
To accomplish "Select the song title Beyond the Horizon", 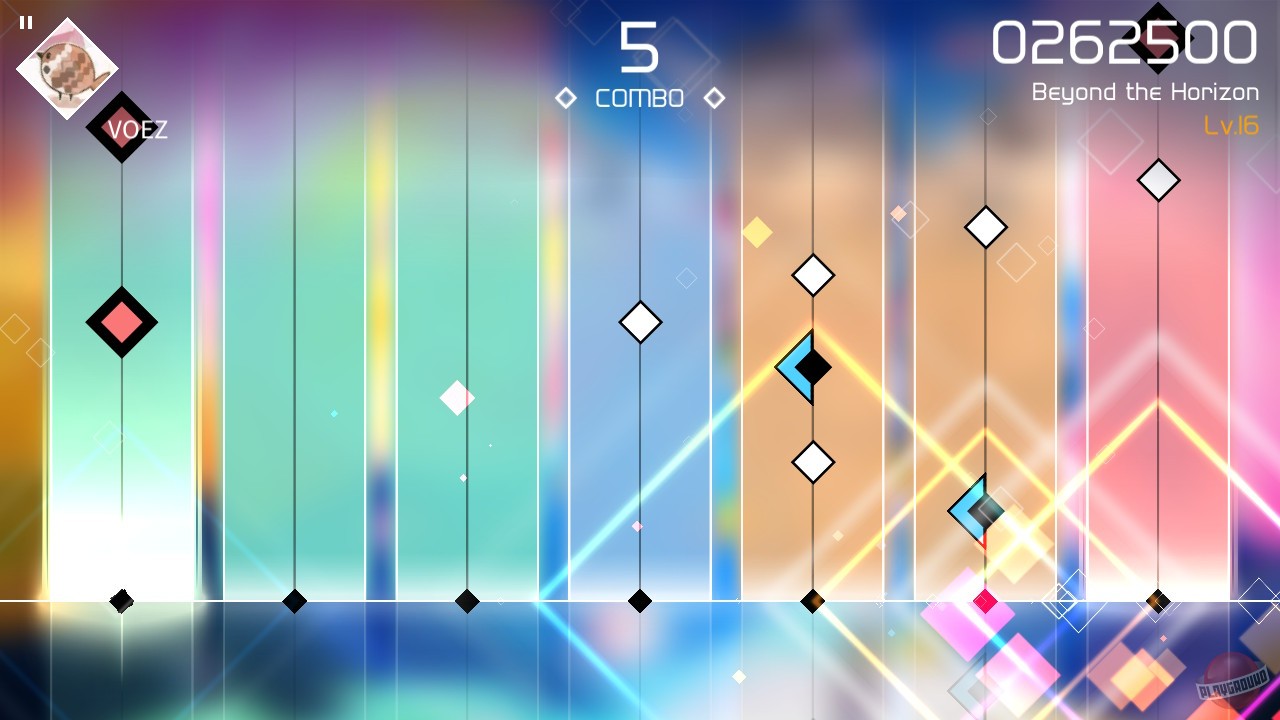I will point(1145,92).
